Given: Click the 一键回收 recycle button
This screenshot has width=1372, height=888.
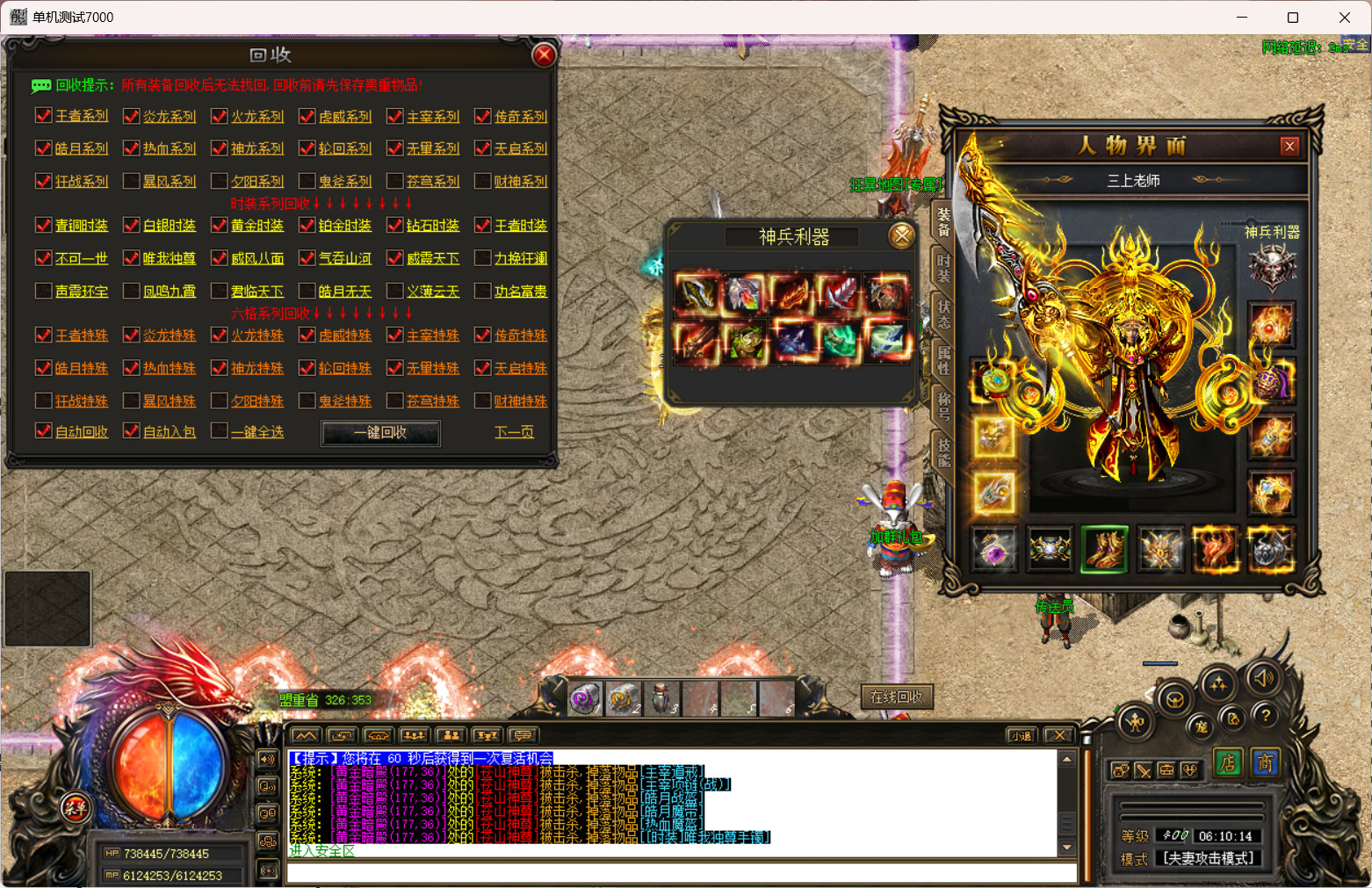Looking at the screenshot, I should pyautogui.click(x=380, y=432).
